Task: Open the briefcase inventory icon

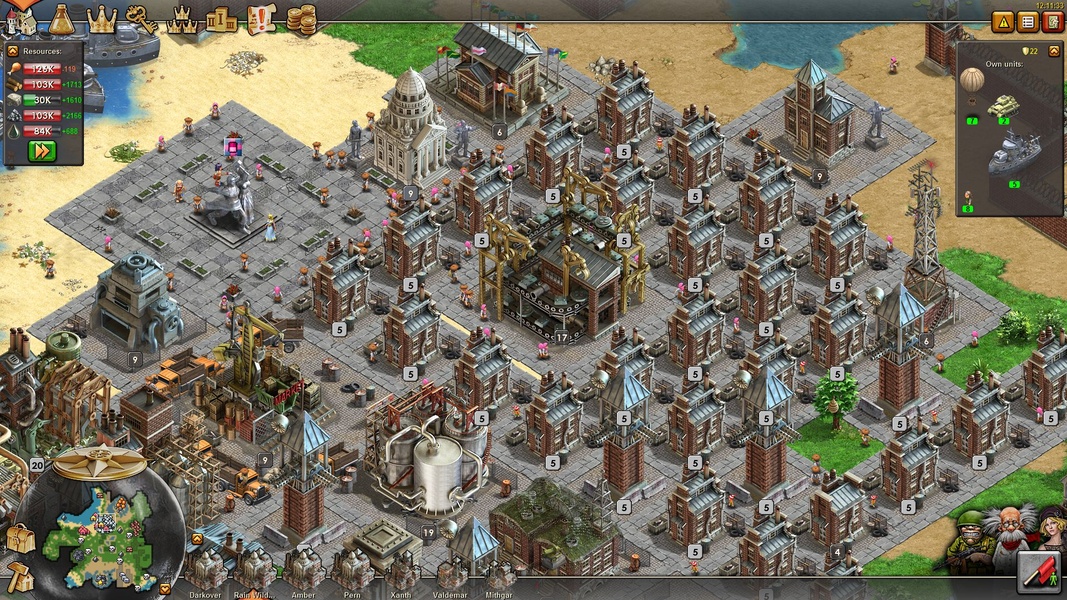Action: click(19, 539)
